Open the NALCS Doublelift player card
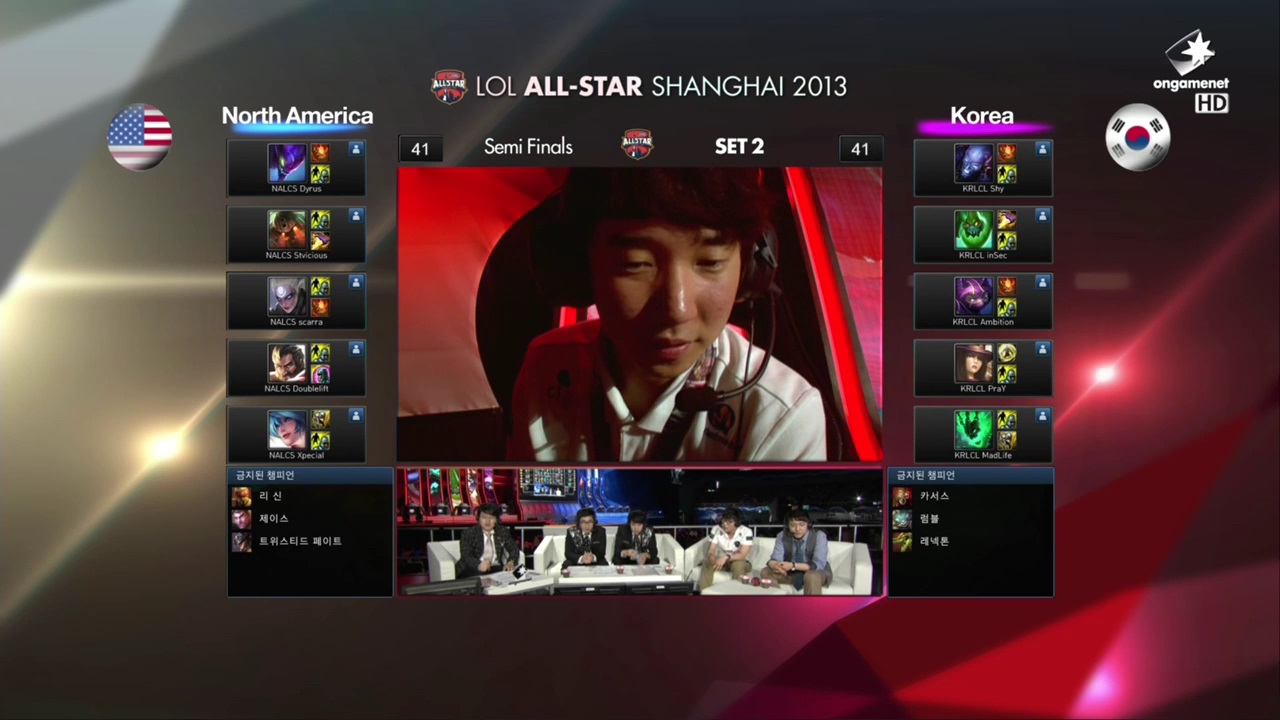This screenshot has height=720, width=1280. tap(296, 368)
